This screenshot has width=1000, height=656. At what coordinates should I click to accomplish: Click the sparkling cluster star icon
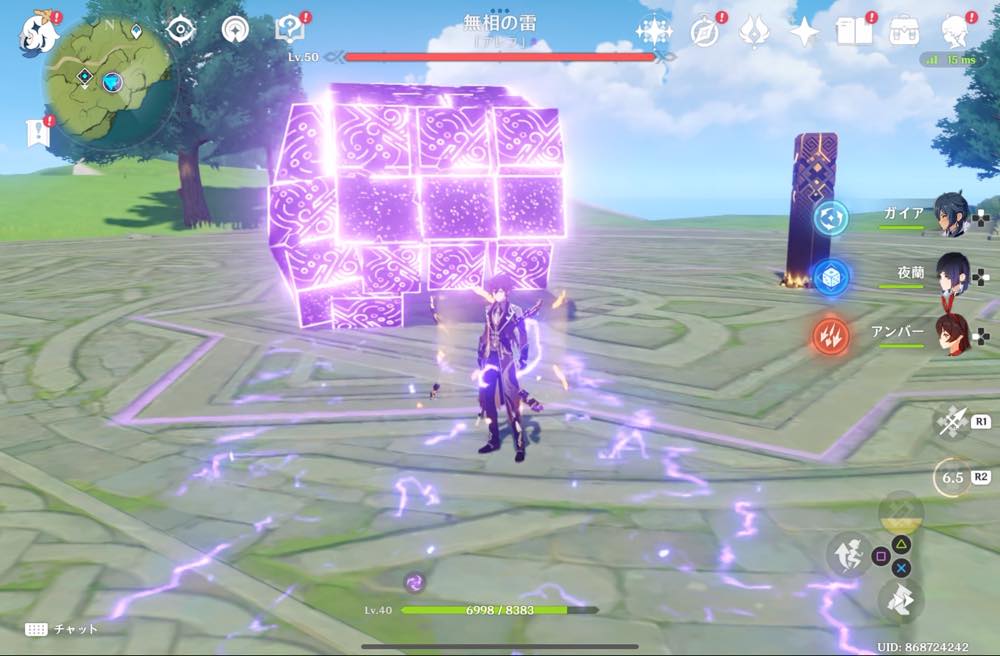click(654, 32)
